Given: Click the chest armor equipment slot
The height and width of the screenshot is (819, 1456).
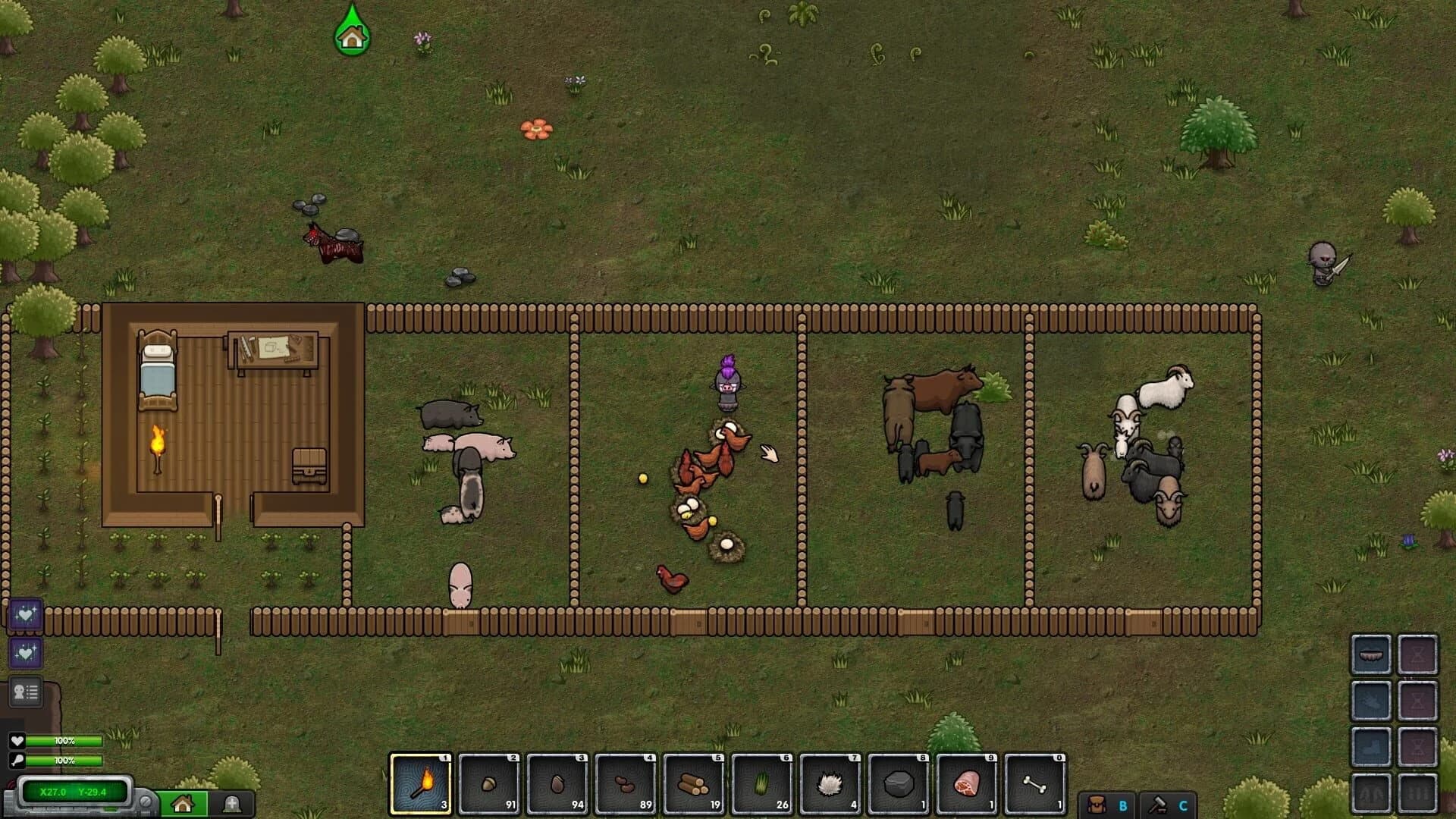Looking at the screenshot, I should [1371, 700].
